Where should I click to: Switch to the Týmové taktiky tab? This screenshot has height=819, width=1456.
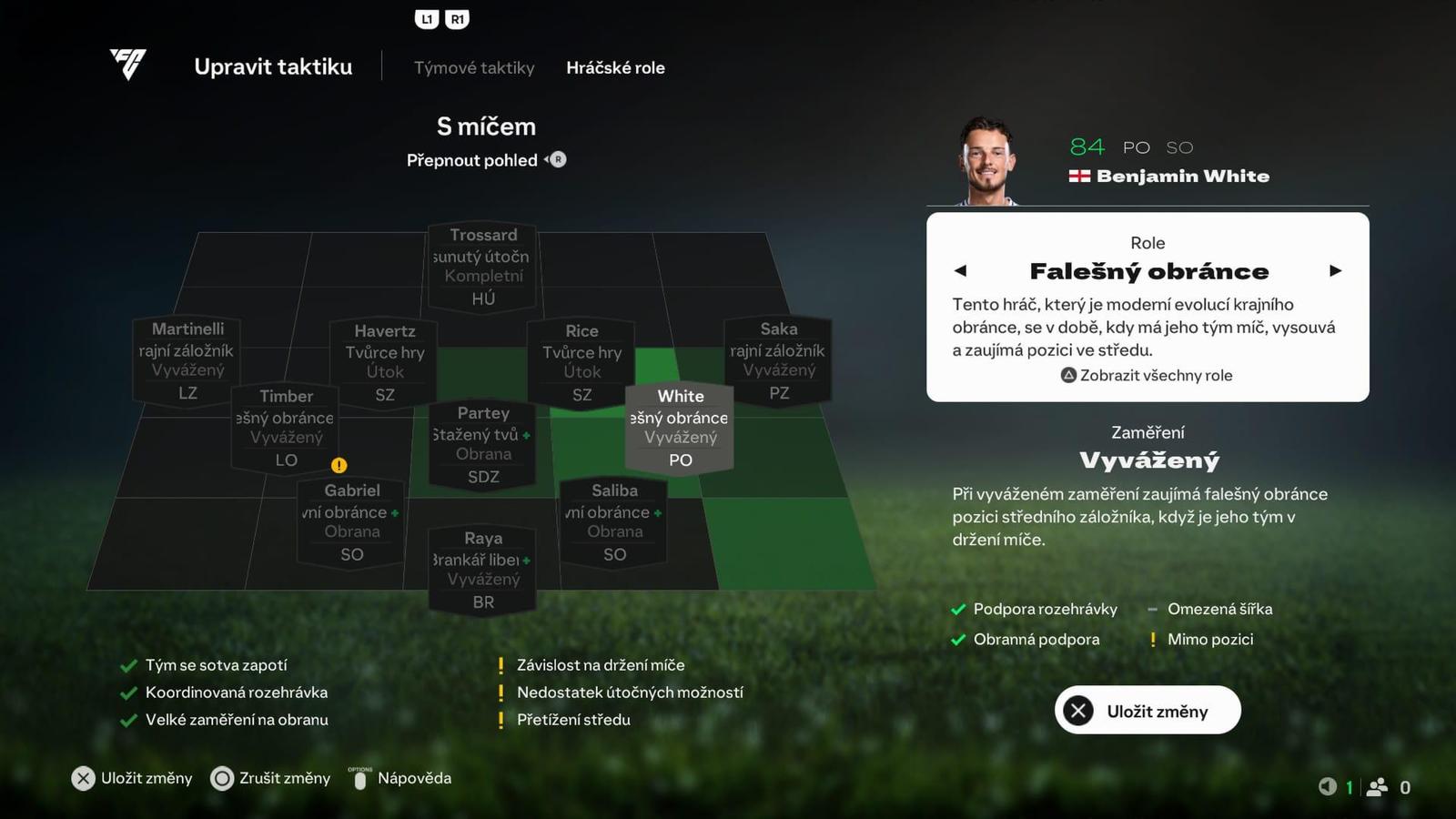(473, 67)
